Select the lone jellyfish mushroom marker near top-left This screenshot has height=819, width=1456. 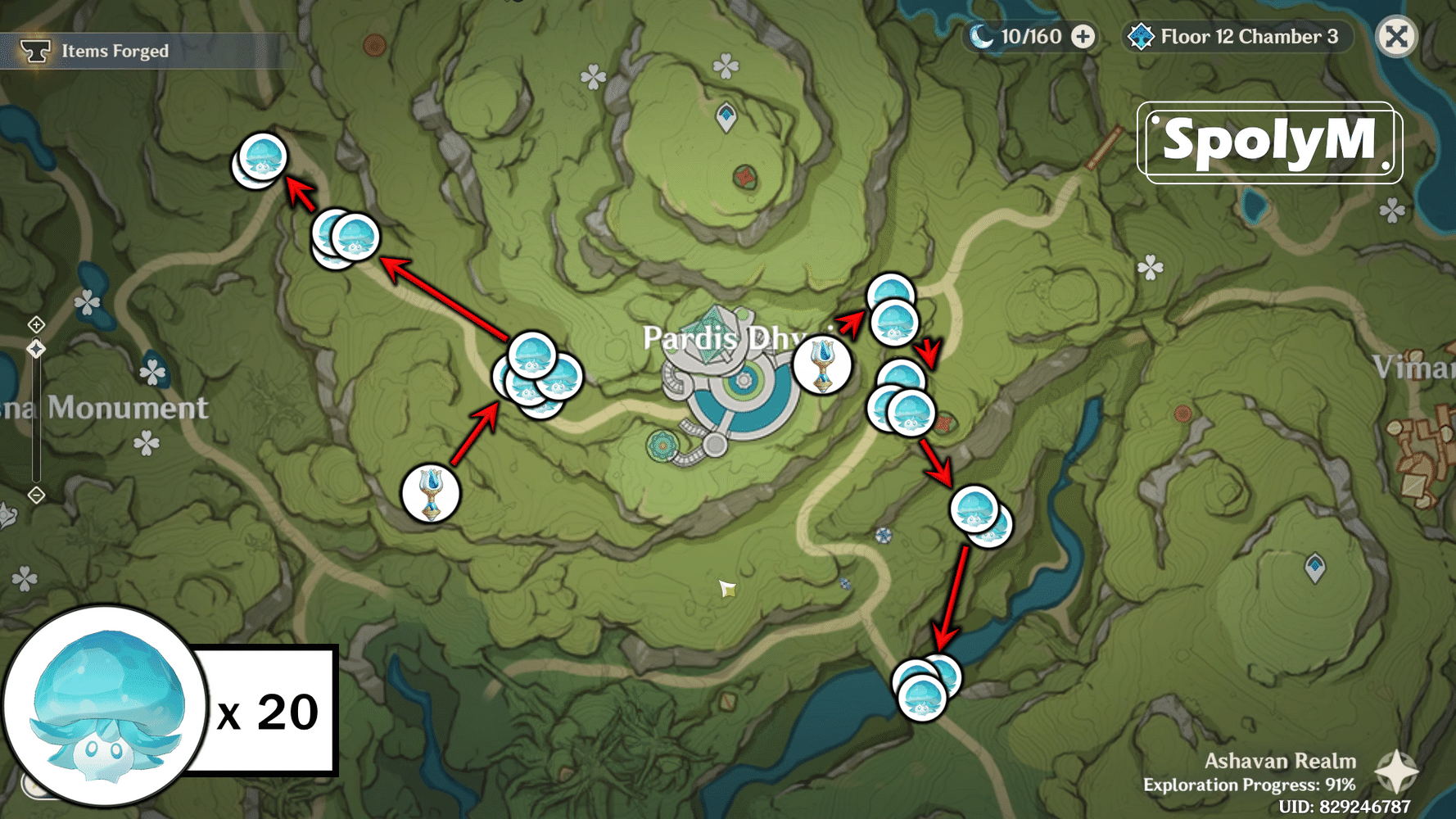(261, 157)
